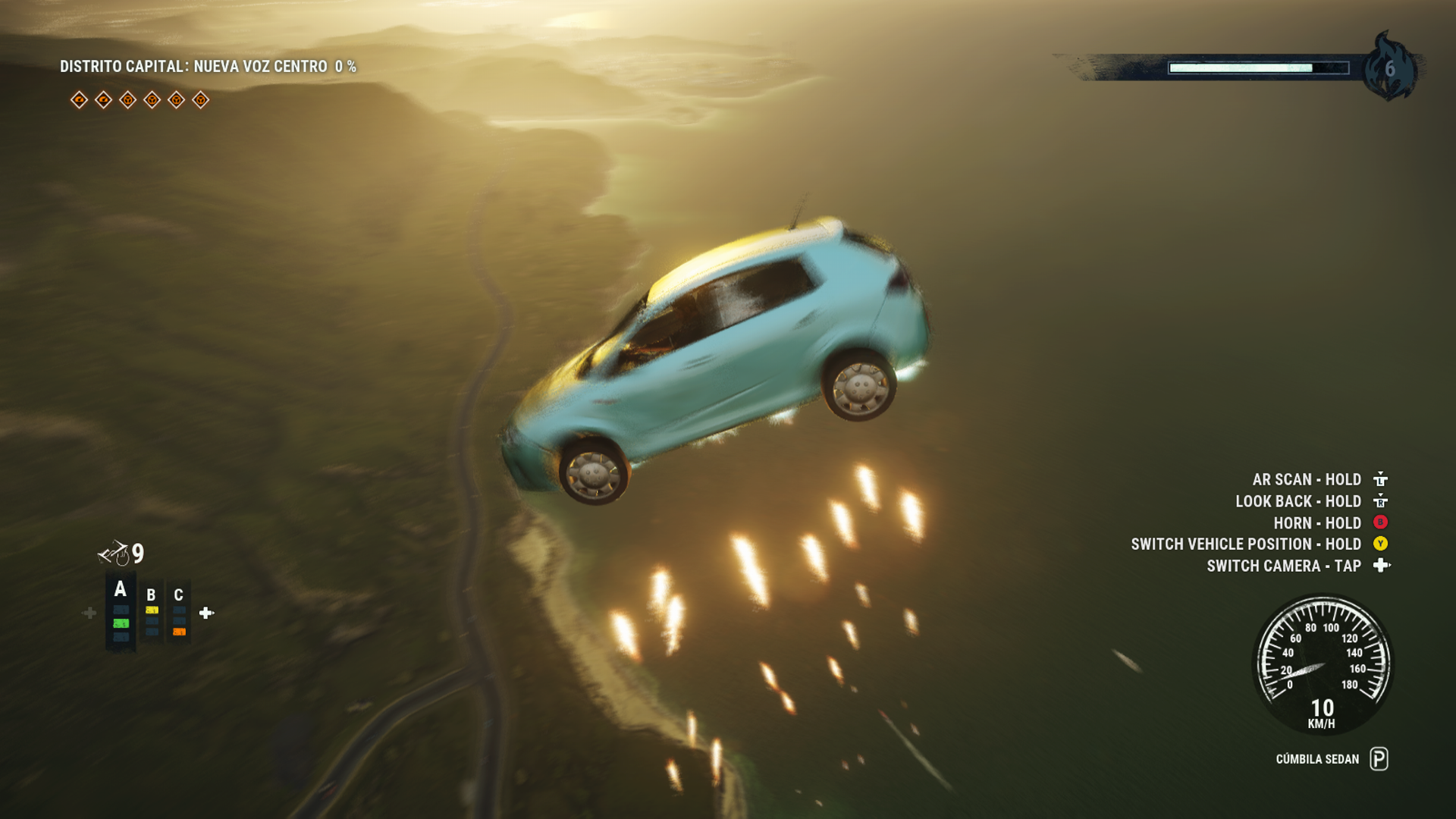Toggle the green mod in loadout A
Image resolution: width=1456 pixels, height=819 pixels.
121,623
